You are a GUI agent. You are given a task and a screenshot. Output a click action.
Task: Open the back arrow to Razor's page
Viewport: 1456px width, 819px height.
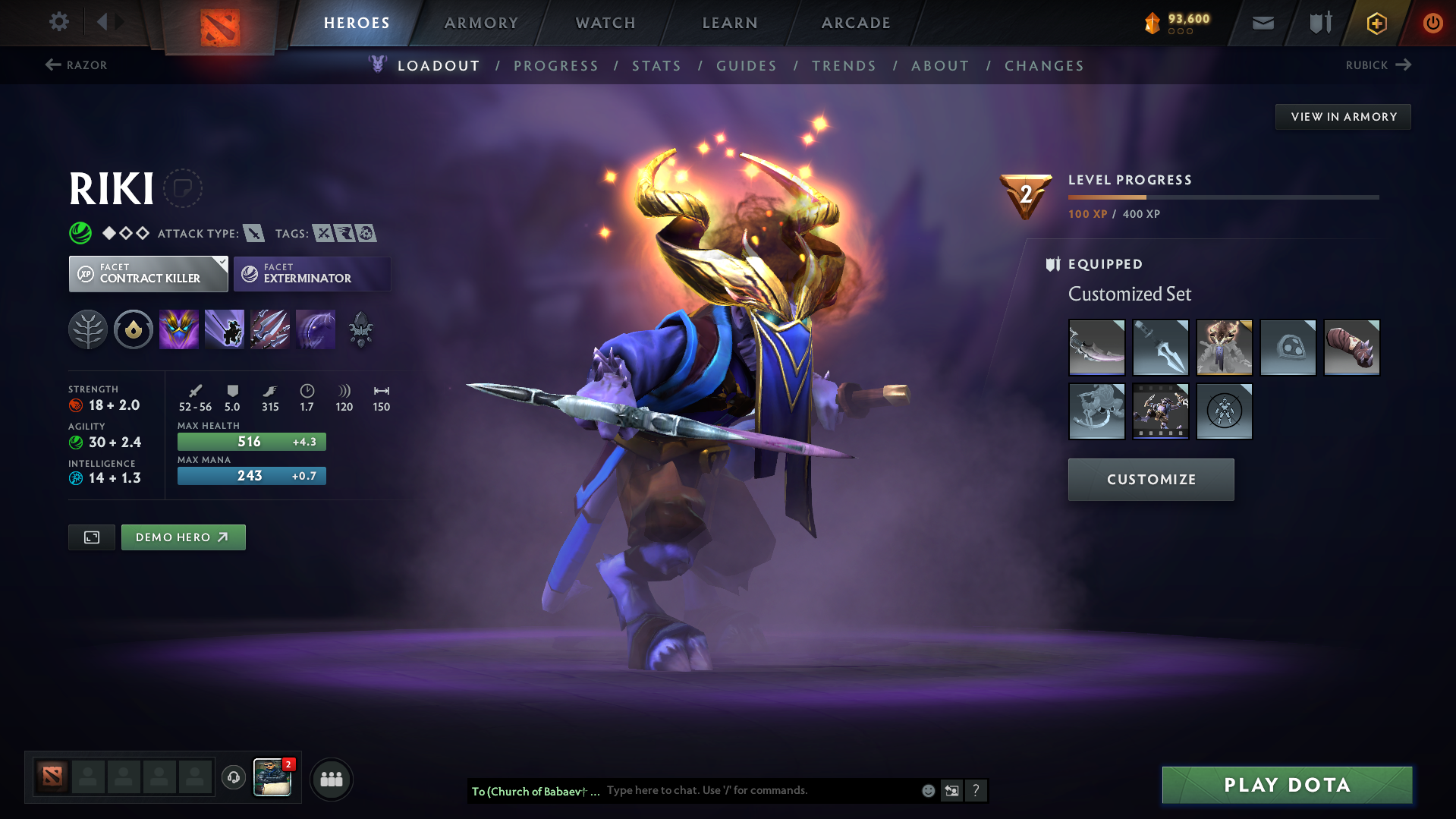(53, 65)
